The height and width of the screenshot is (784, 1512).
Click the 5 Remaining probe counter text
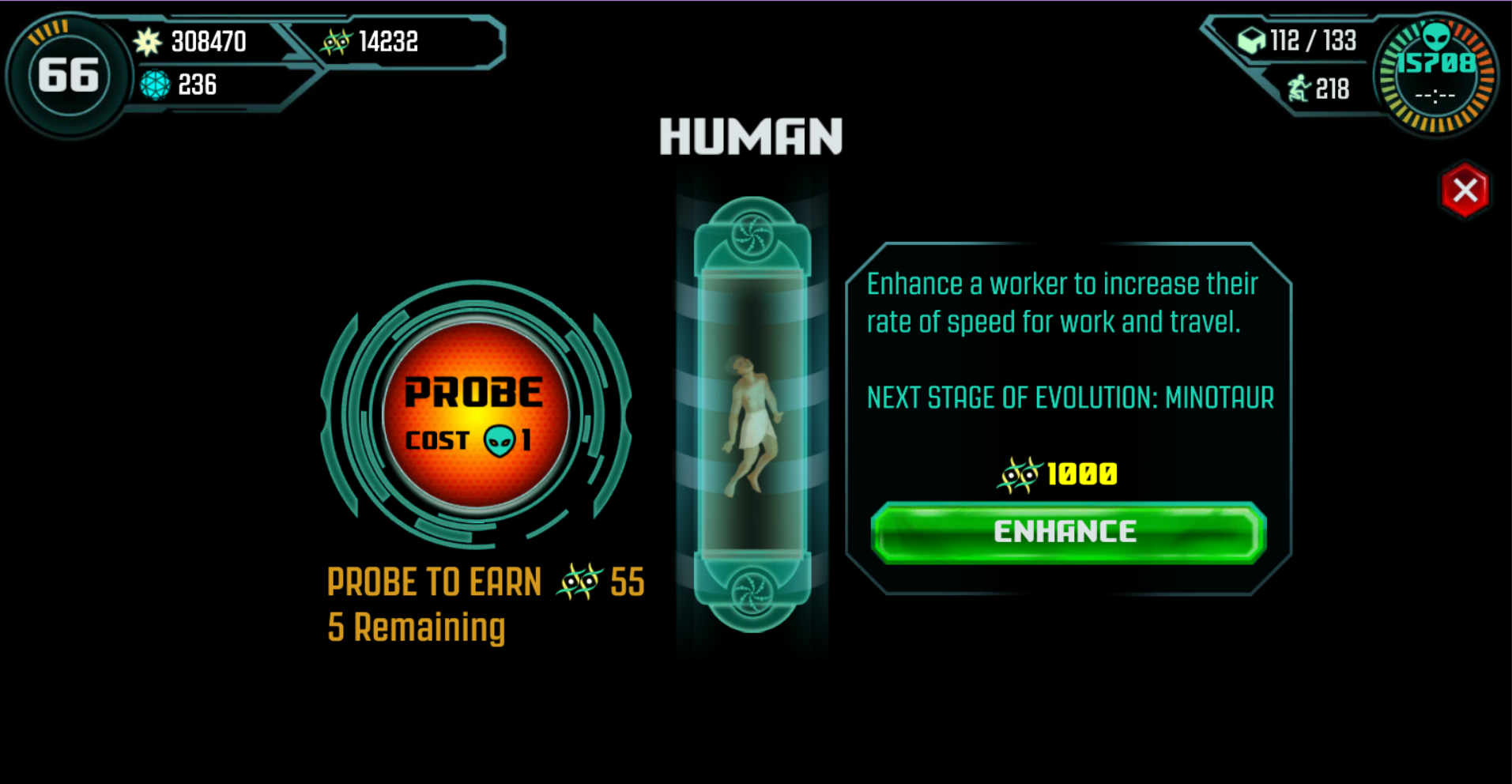(x=417, y=625)
